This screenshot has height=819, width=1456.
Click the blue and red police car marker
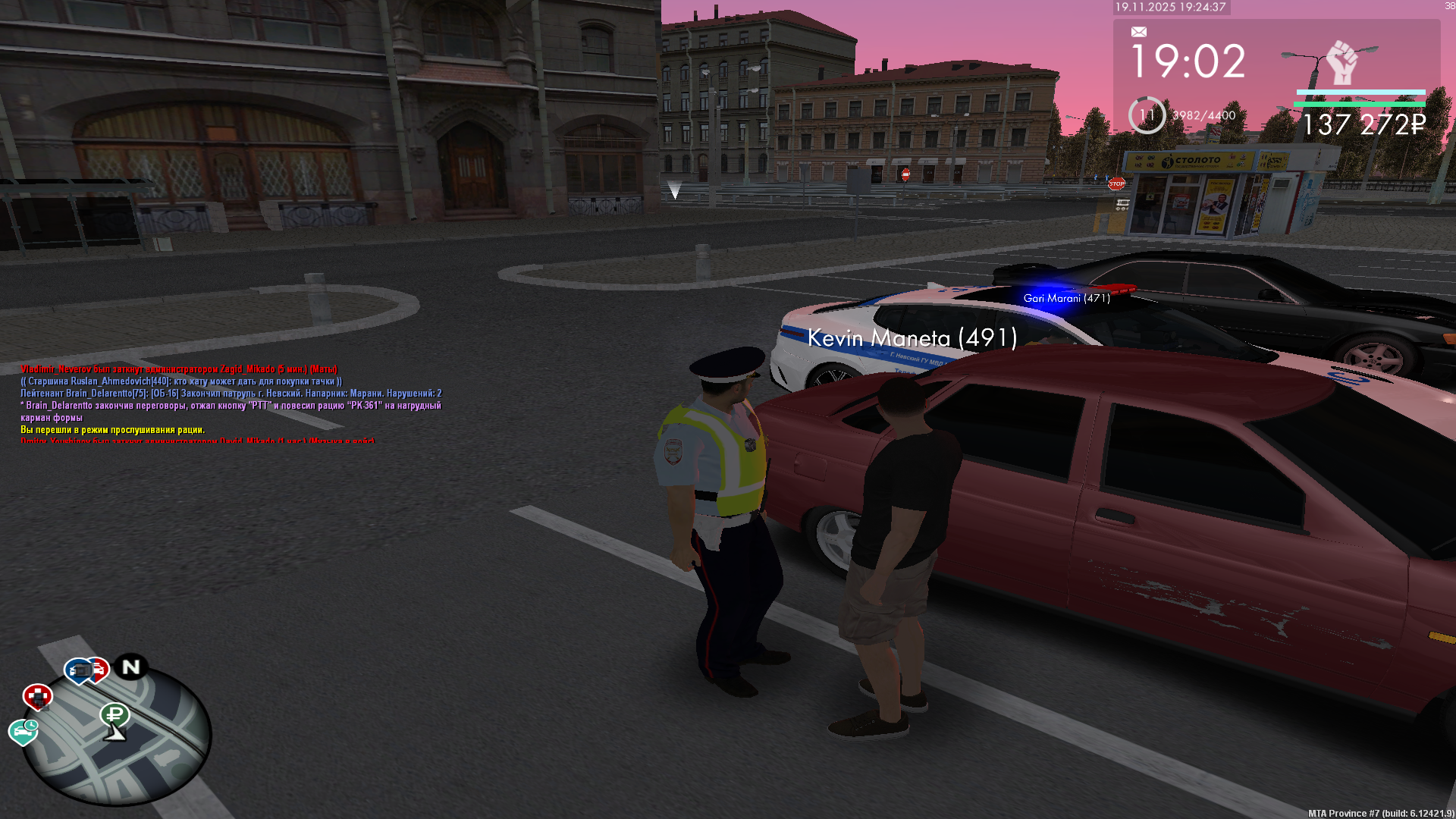click(x=87, y=670)
